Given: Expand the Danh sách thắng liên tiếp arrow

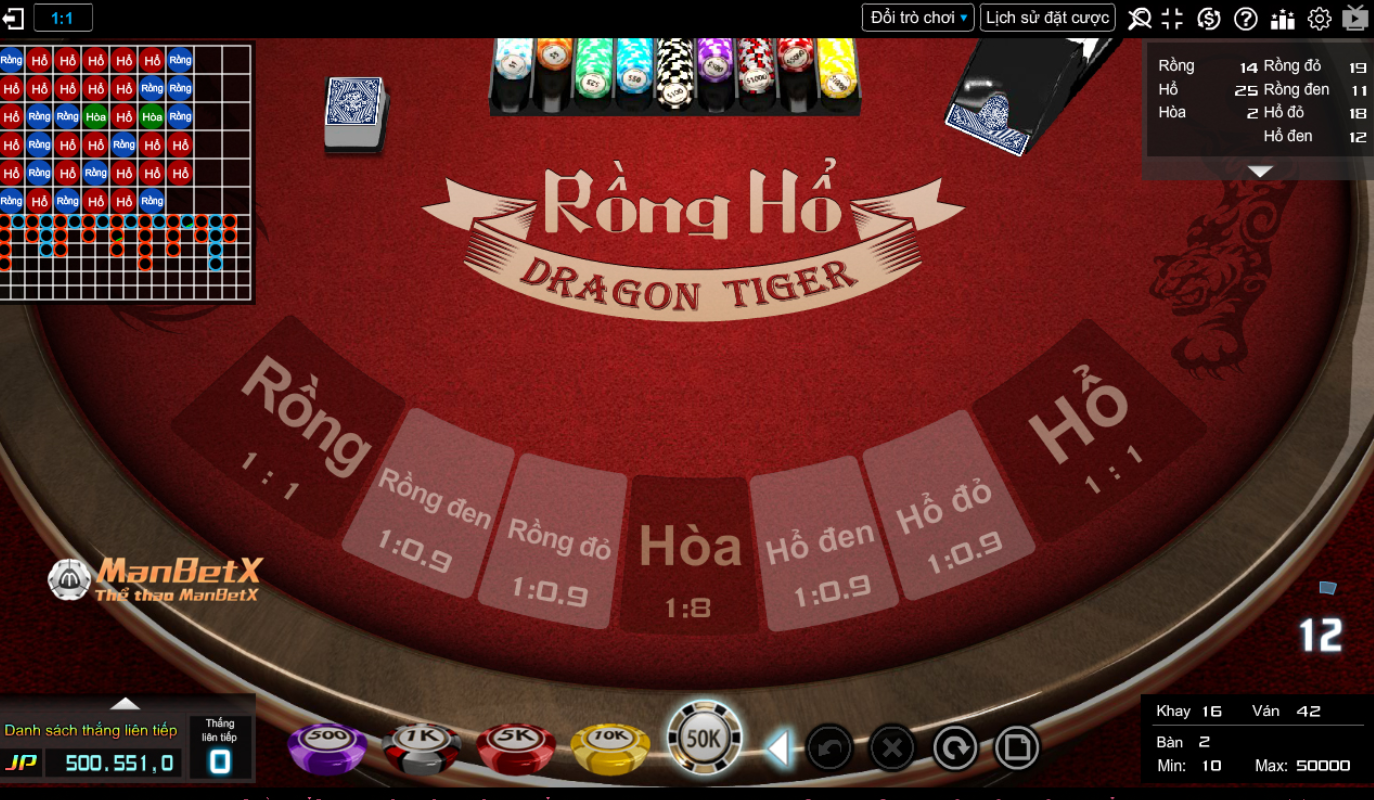Looking at the screenshot, I should 124,702.
